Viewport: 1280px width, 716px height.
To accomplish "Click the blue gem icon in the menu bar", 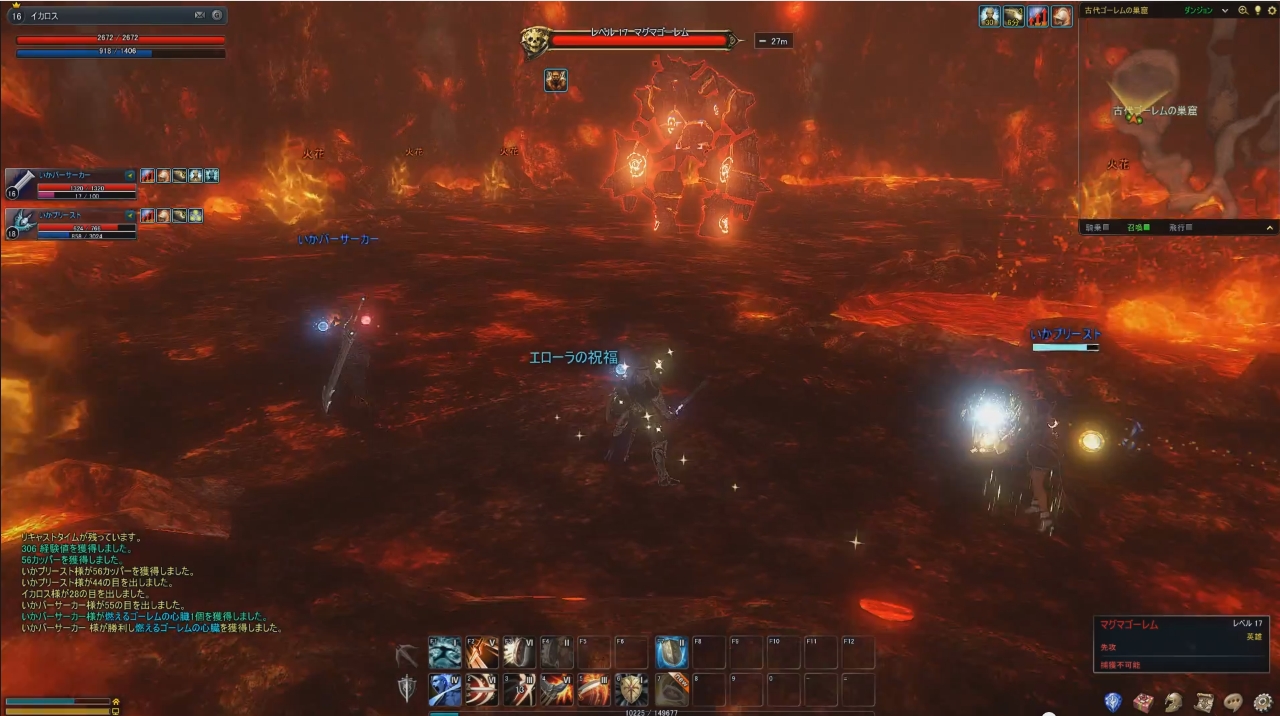I will tap(1112, 702).
